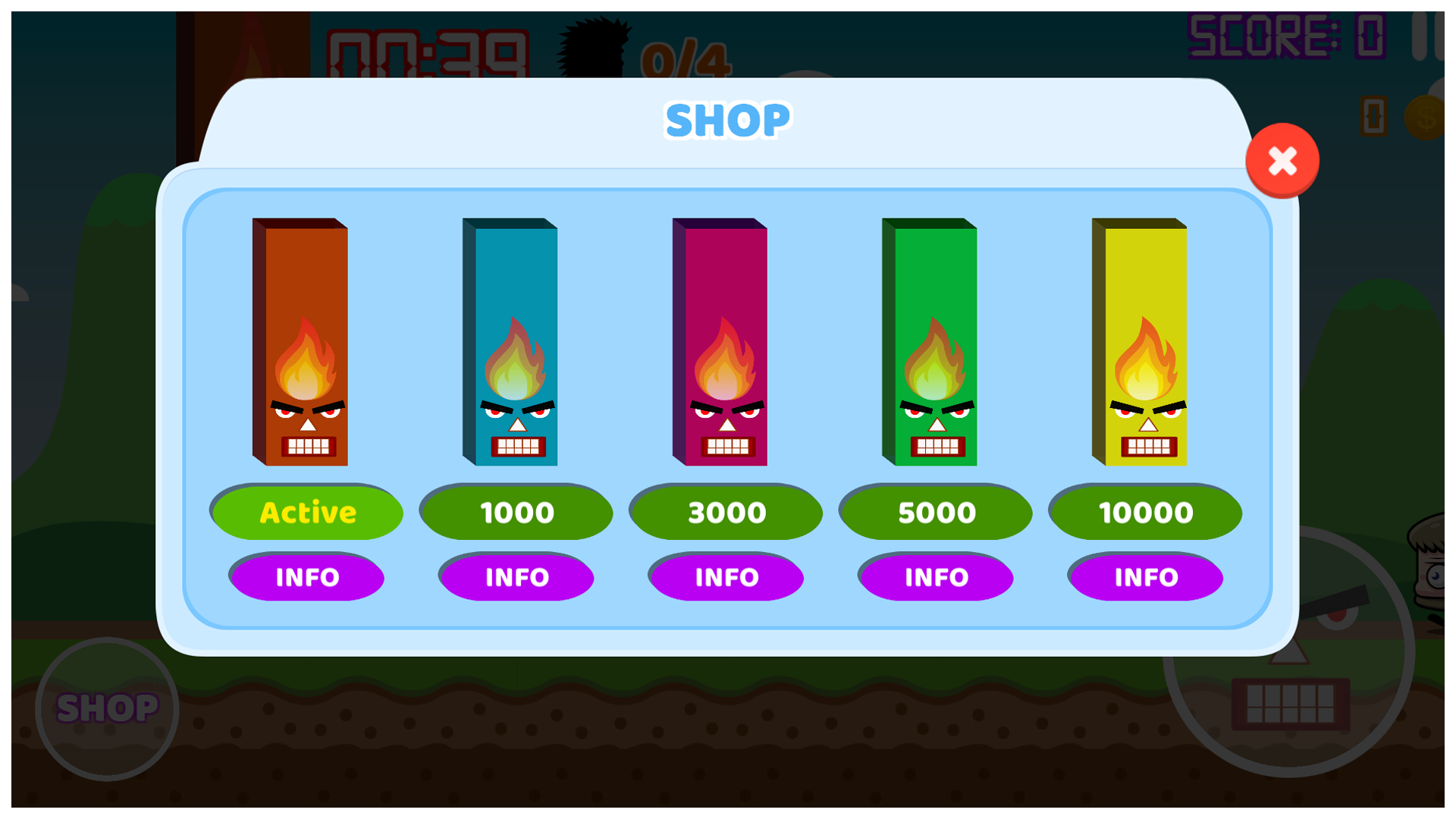This screenshot has width=1456, height=819.
Task: Activate the yellow character costing 10000
Action: click(1145, 512)
